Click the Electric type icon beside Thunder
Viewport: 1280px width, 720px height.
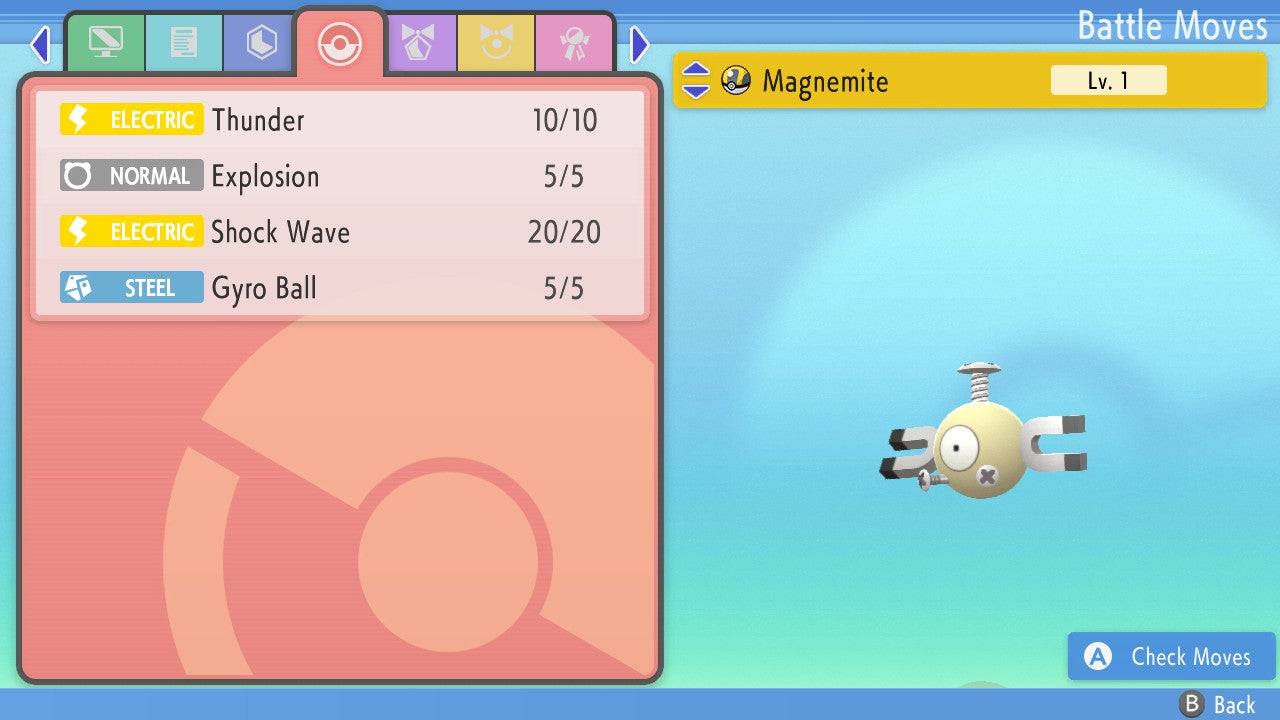(131, 119)
